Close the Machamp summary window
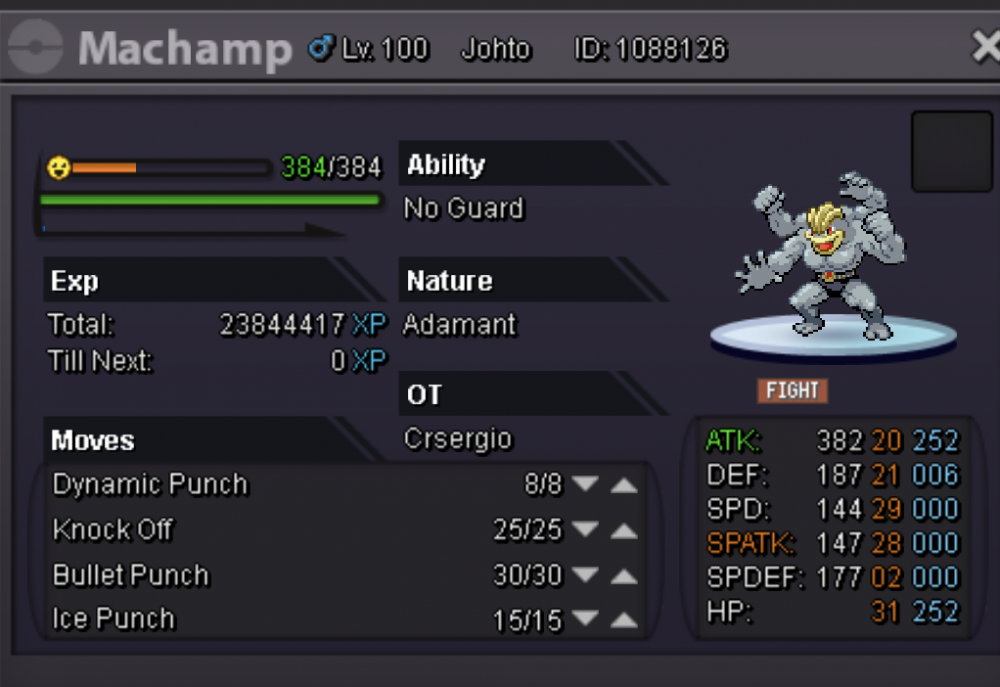 coord(985,47)
